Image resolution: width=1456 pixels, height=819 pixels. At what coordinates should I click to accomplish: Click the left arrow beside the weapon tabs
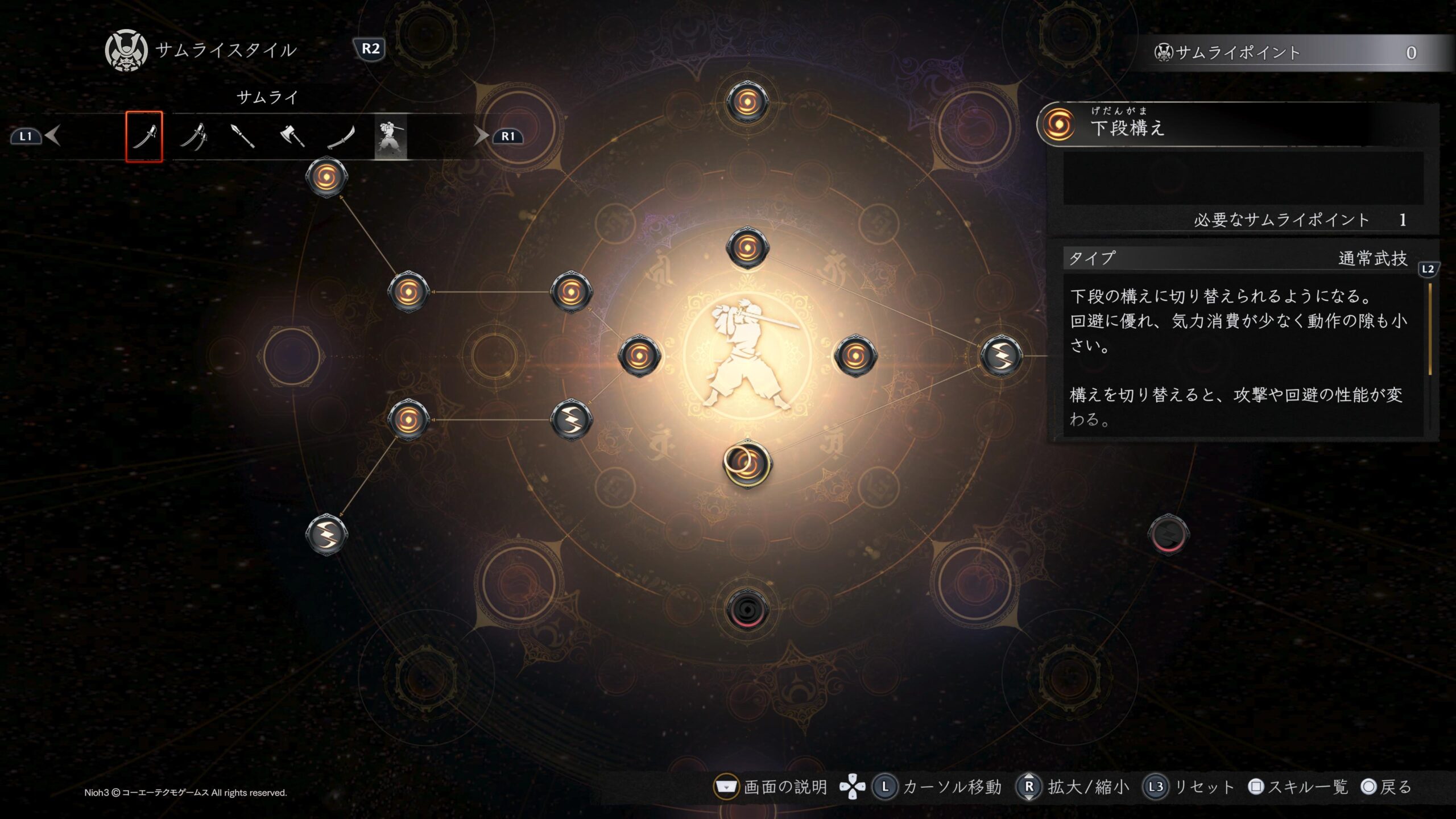[x=53, y=136]
